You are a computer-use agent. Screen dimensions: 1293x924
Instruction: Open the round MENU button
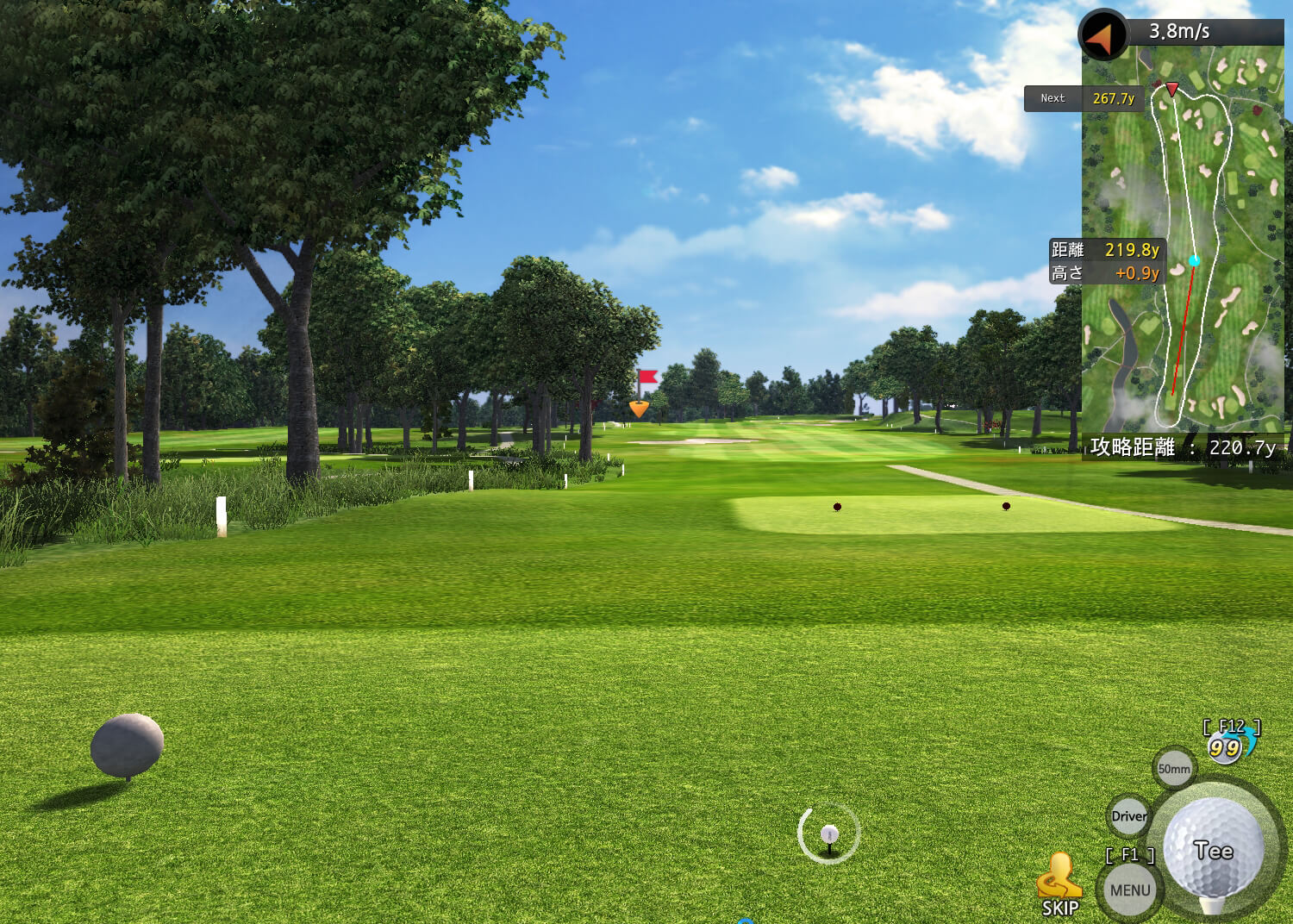(x=1130, y=890)
